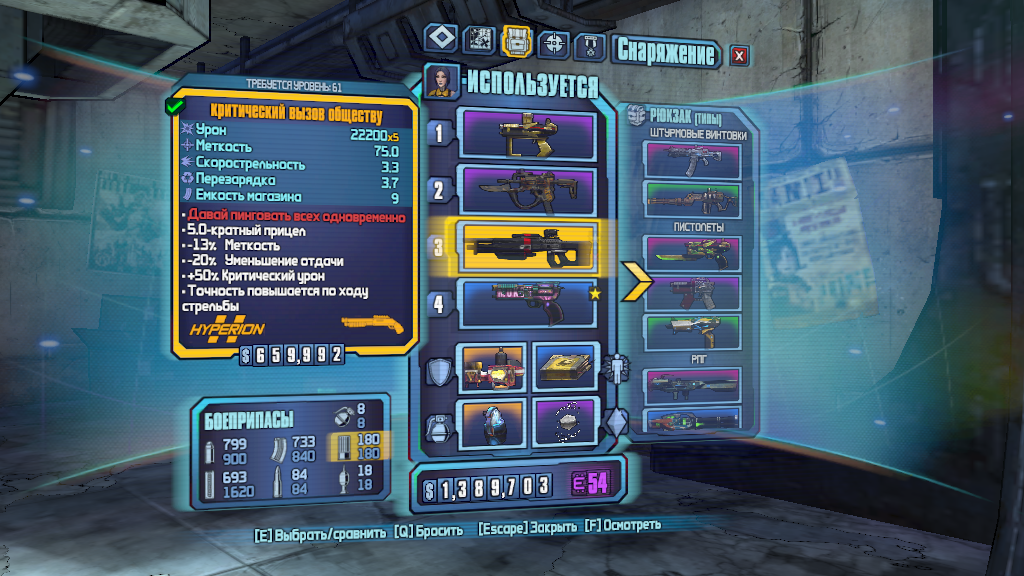Choose the equipped yellow class mod book
This screenshot has width=1024, height=576.
564,368
